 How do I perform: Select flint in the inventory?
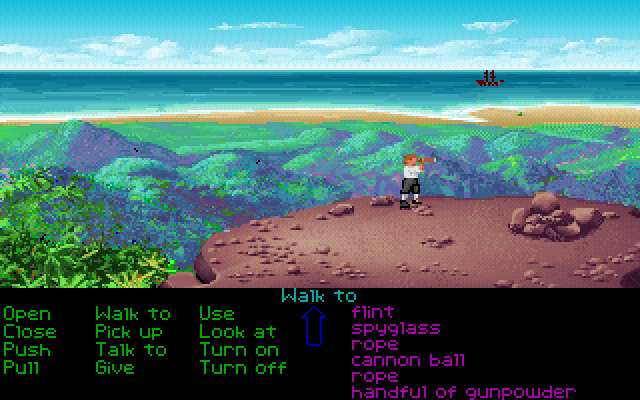point(373,312)
